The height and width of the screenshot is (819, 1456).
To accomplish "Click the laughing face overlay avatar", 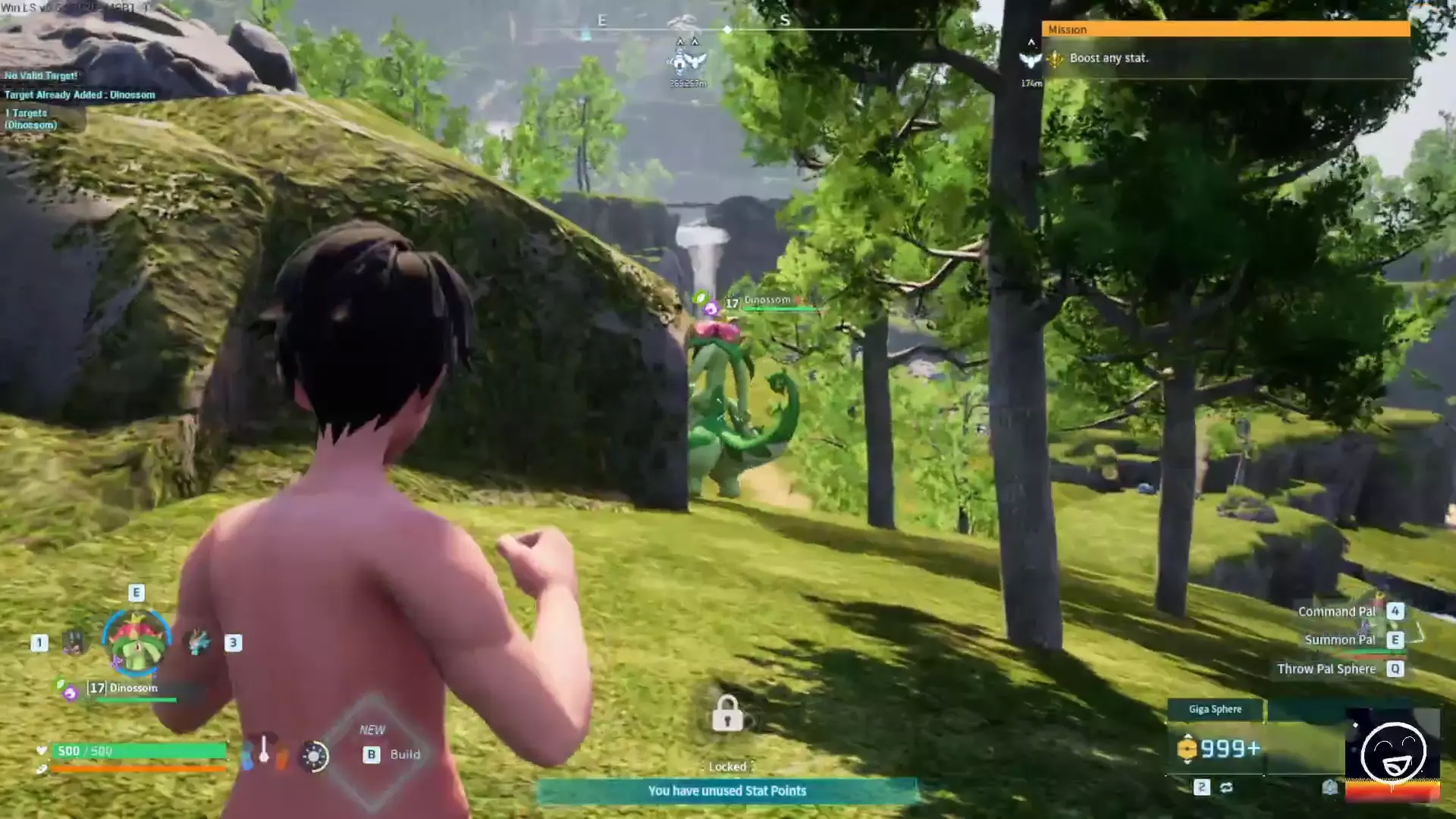I will 1392,752.
